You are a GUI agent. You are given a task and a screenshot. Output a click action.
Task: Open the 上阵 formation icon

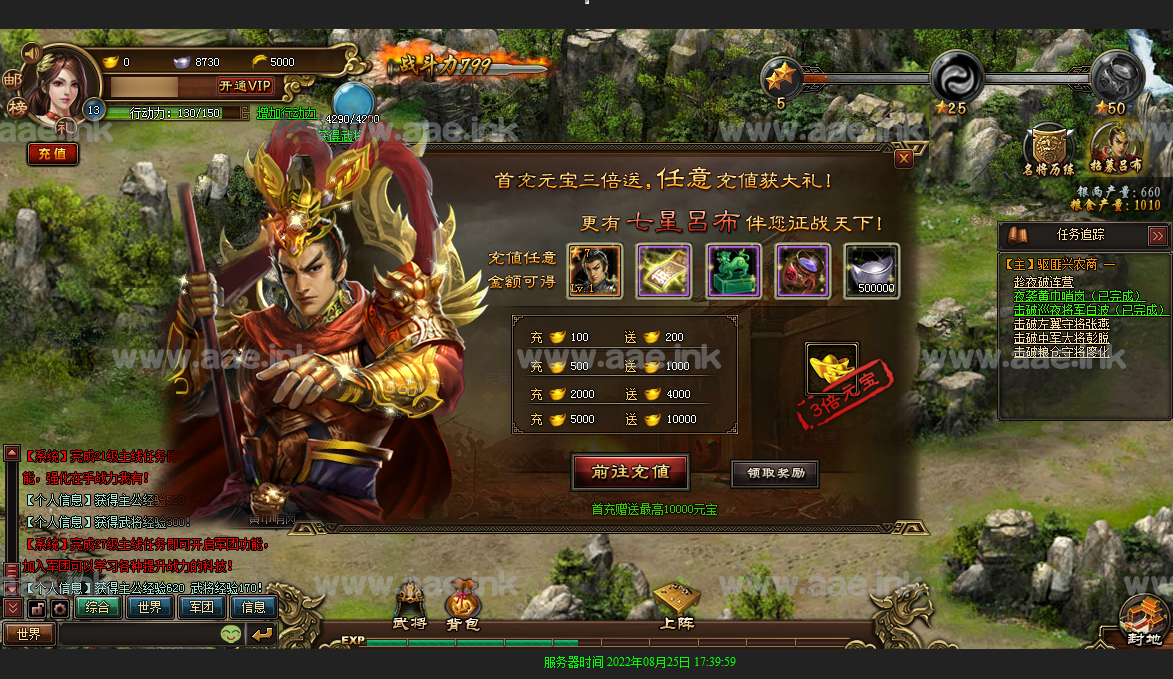coord(676,606)
